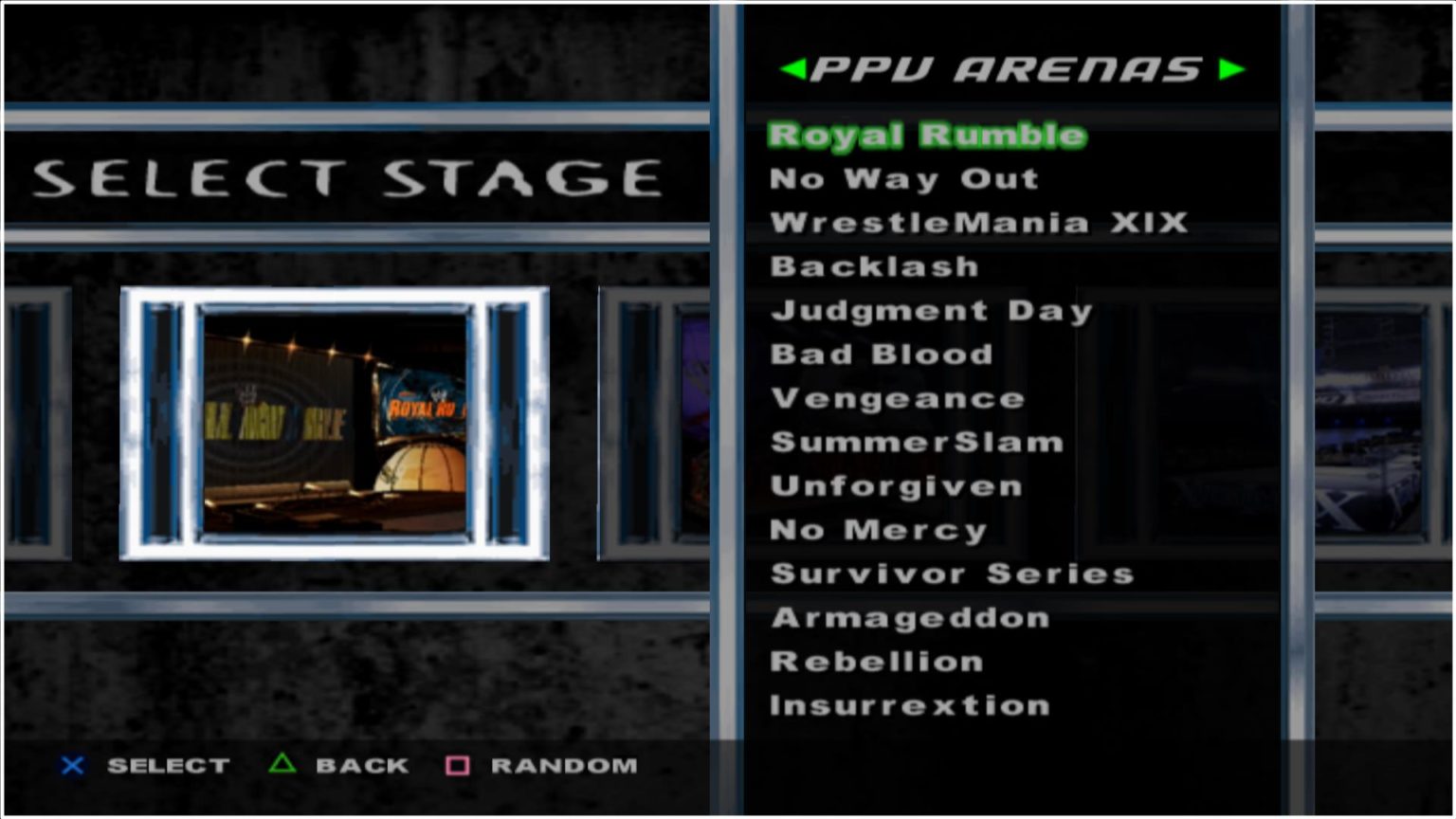
Task: Choose the Insurrextion arena
Action: 909,705
